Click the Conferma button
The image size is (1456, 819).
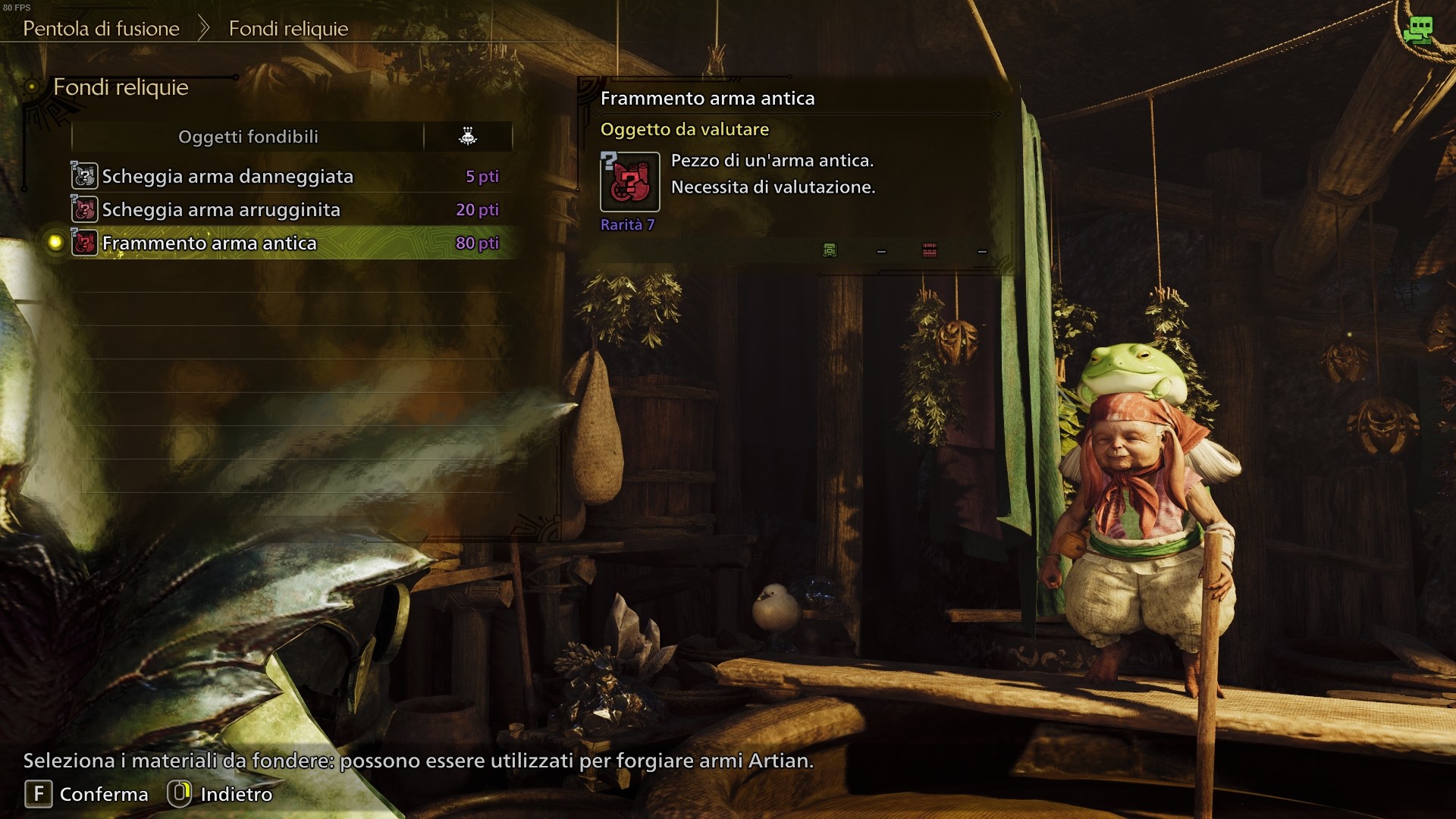click(87, 794)
